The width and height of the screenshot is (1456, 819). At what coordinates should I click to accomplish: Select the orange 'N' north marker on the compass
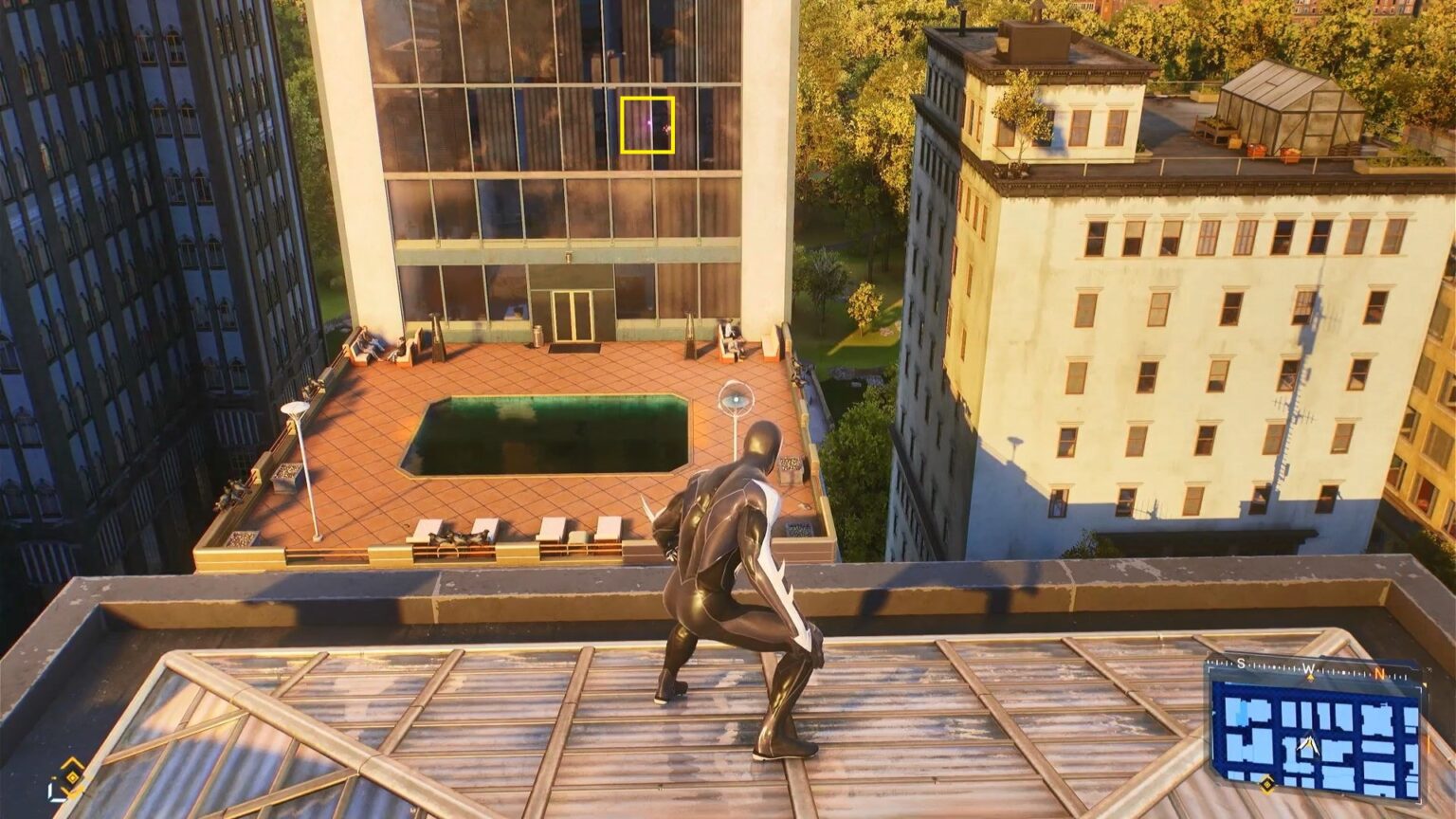[x=1381, y=675]
